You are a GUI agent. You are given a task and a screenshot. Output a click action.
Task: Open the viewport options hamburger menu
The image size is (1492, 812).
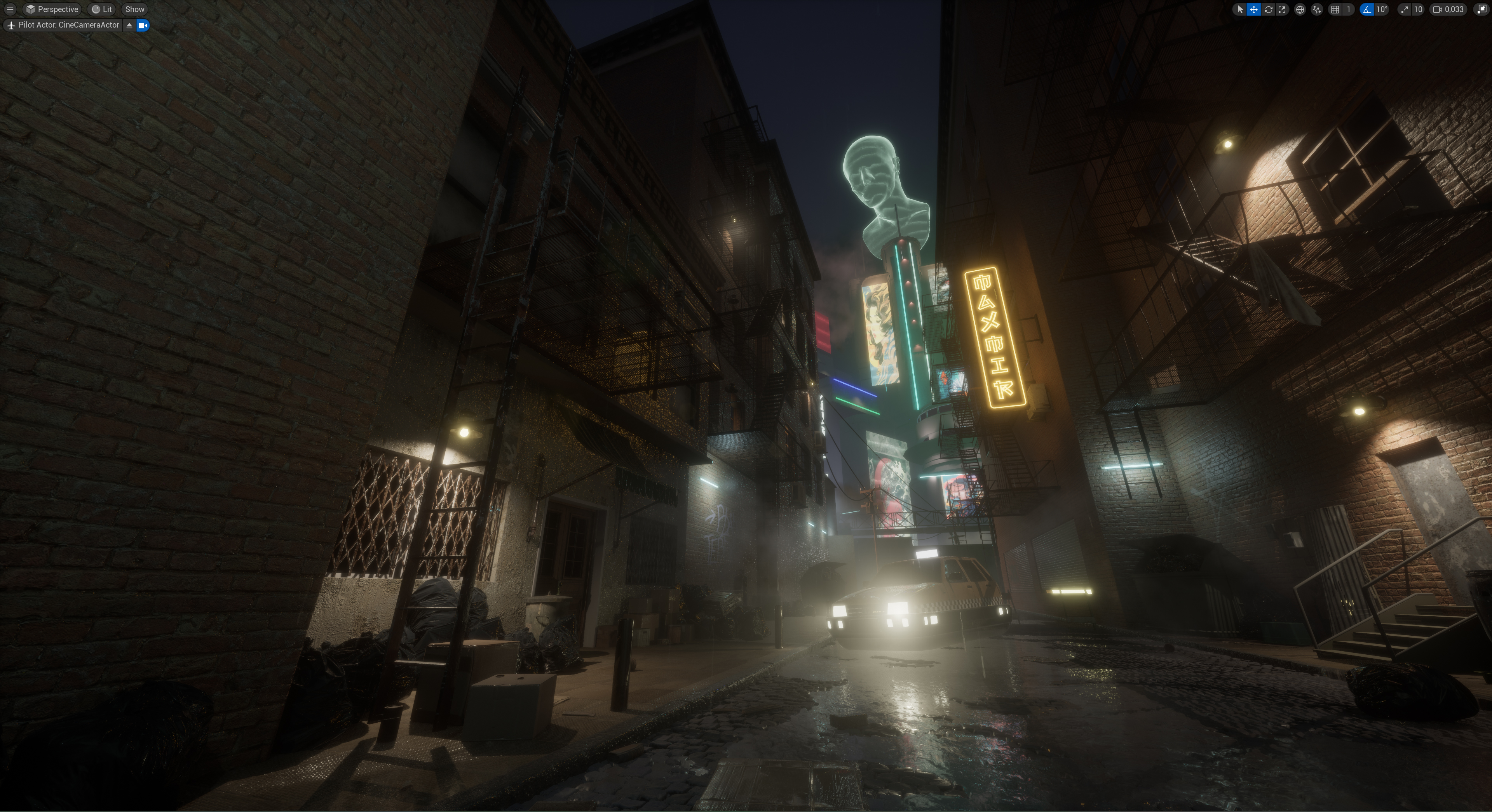click(10, 9)
